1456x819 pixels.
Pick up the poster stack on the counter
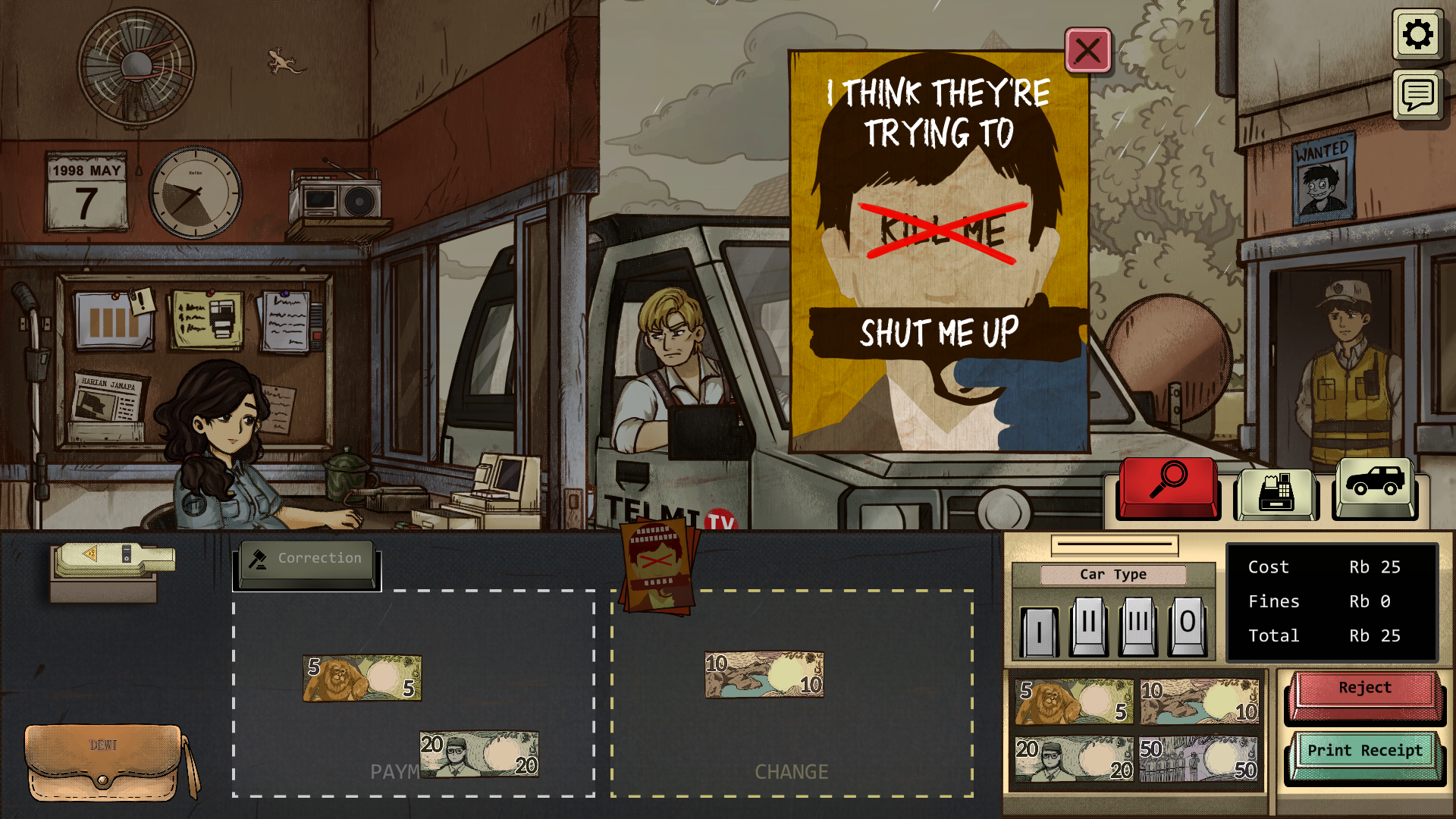(657, 565)
